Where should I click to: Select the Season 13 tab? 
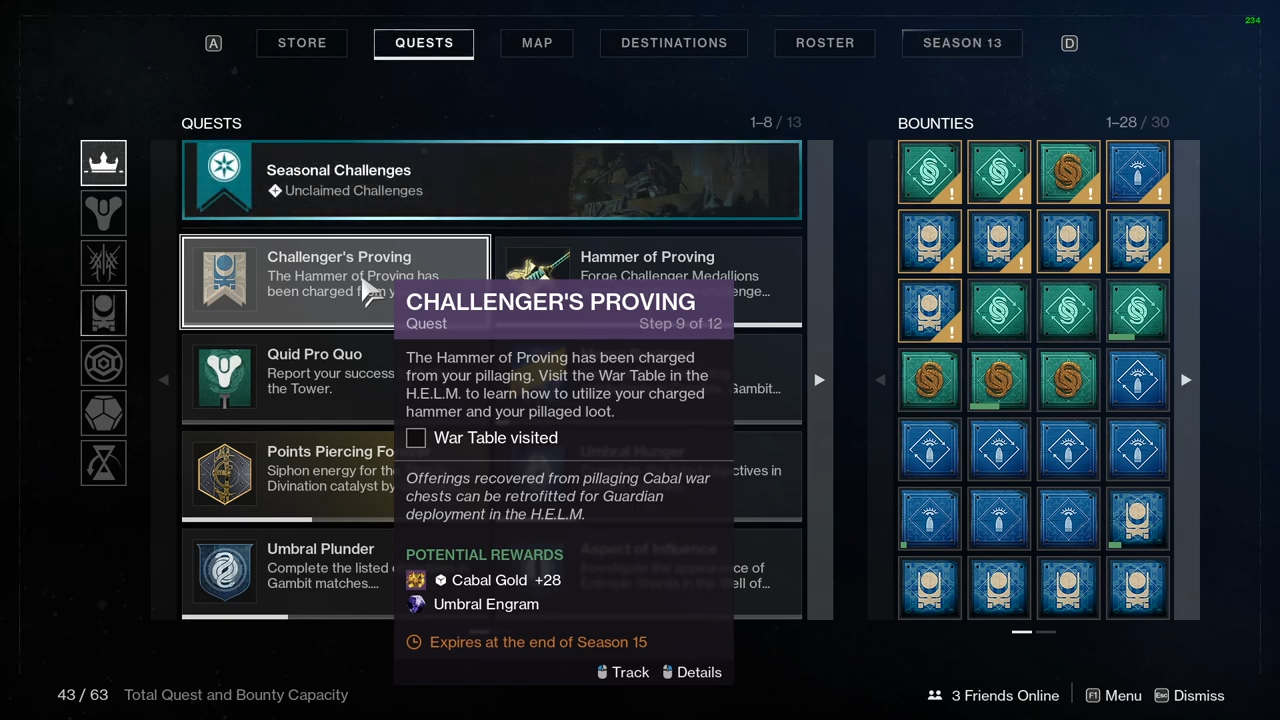(962, 43)
